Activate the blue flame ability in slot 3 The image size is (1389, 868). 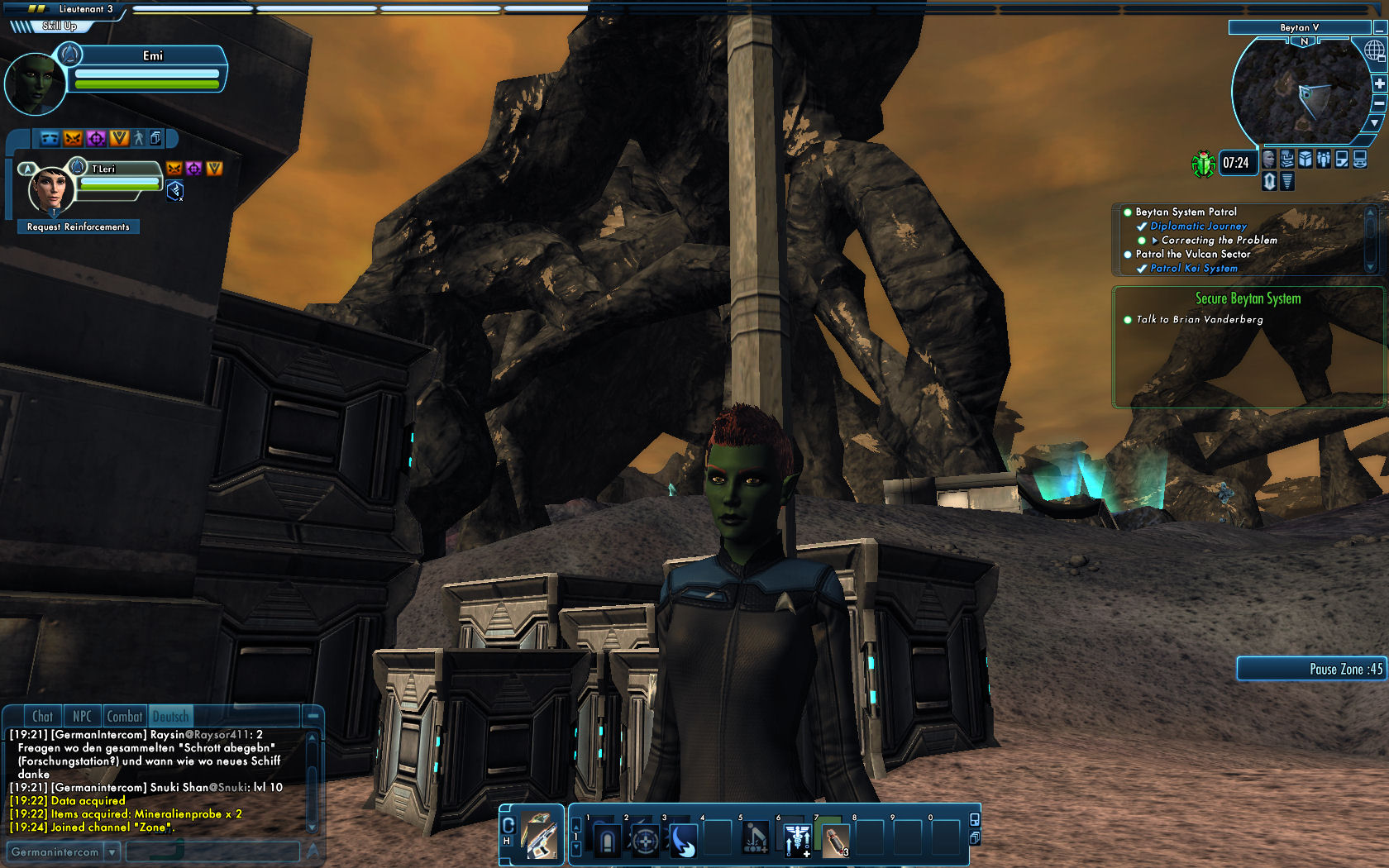click(x=683, y=842)
